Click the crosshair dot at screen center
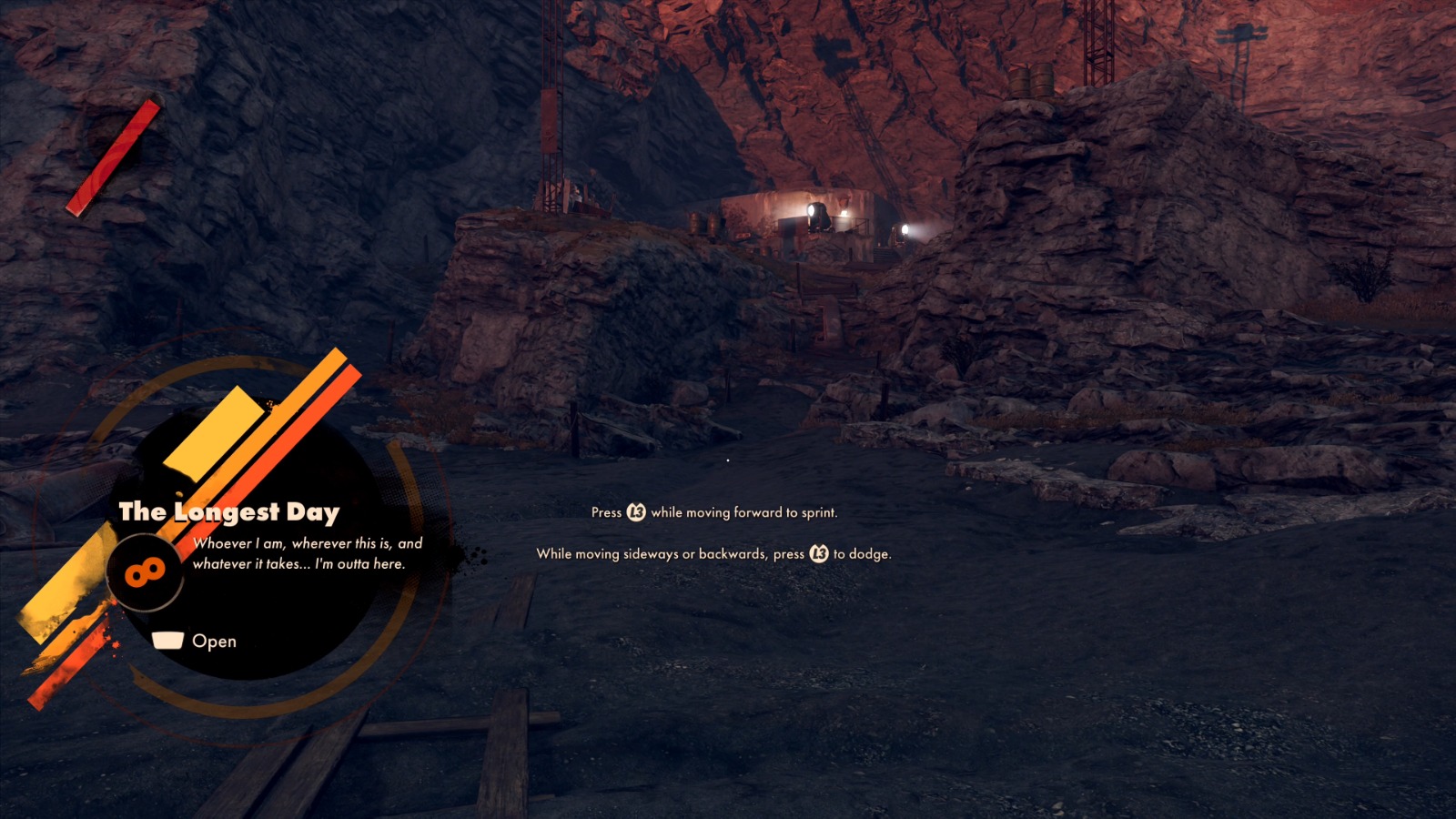Image resolution: width=1456 pixels, height=819 pixels. 728,460
